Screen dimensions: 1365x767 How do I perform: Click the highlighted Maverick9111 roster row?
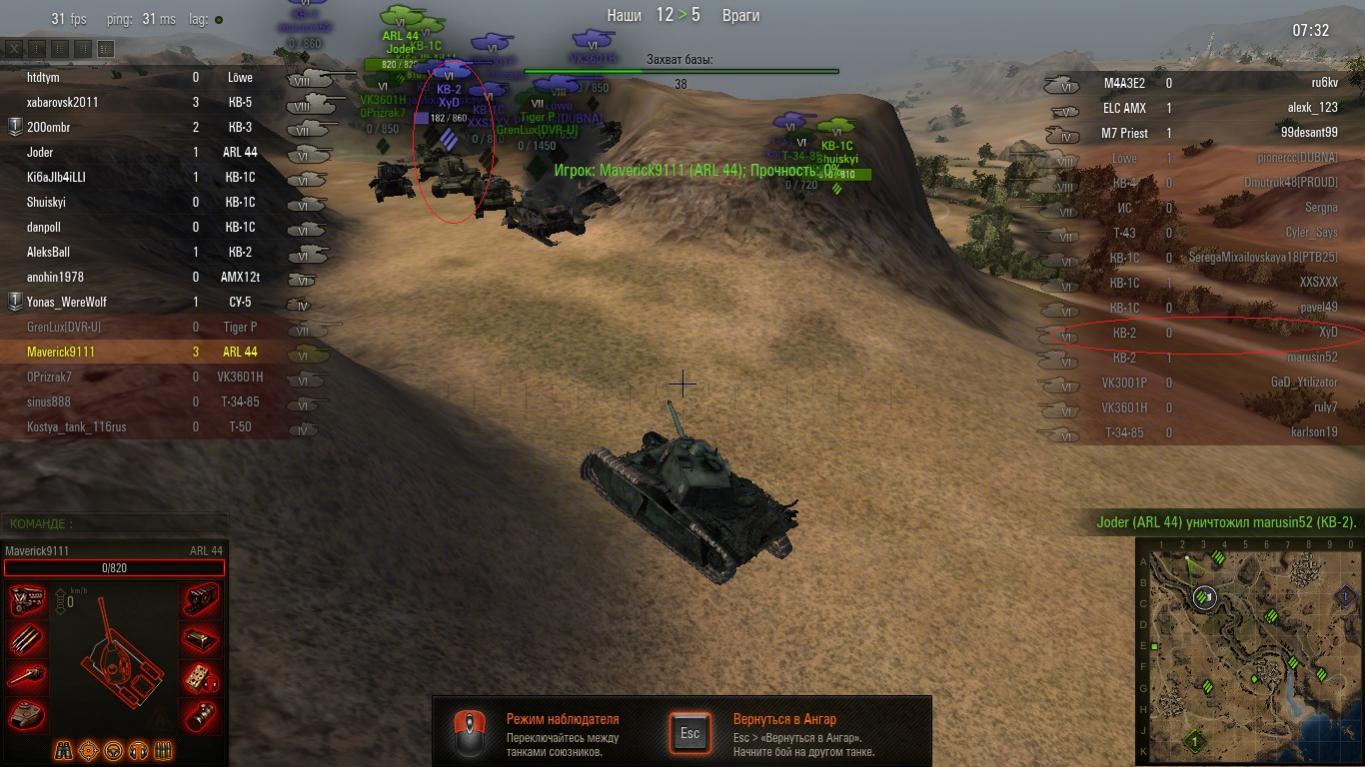61,352
